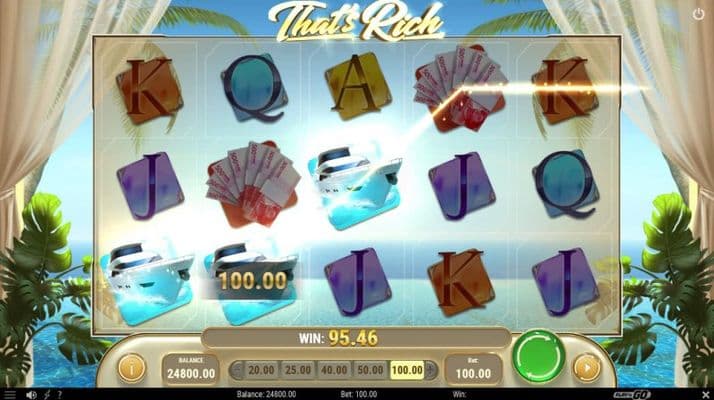The height and width of the screenshot is (400, 714).
Task: Spin the reels with the green button
Action: point(538,359)
